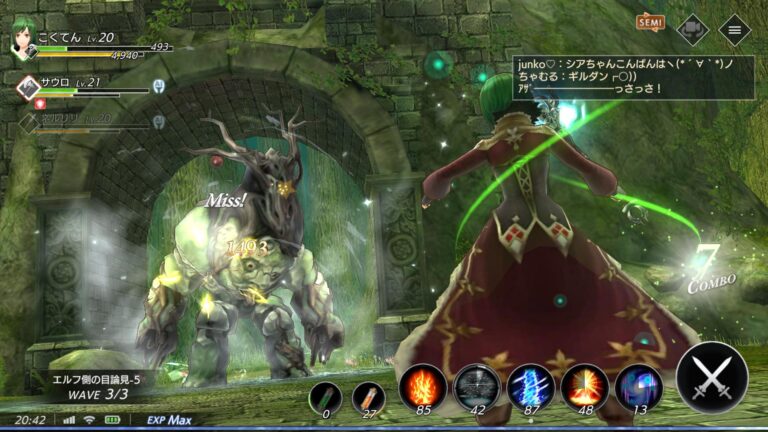
Task: Toggle the SEMI auto-battle mode button
Action: tap(651, 22)
